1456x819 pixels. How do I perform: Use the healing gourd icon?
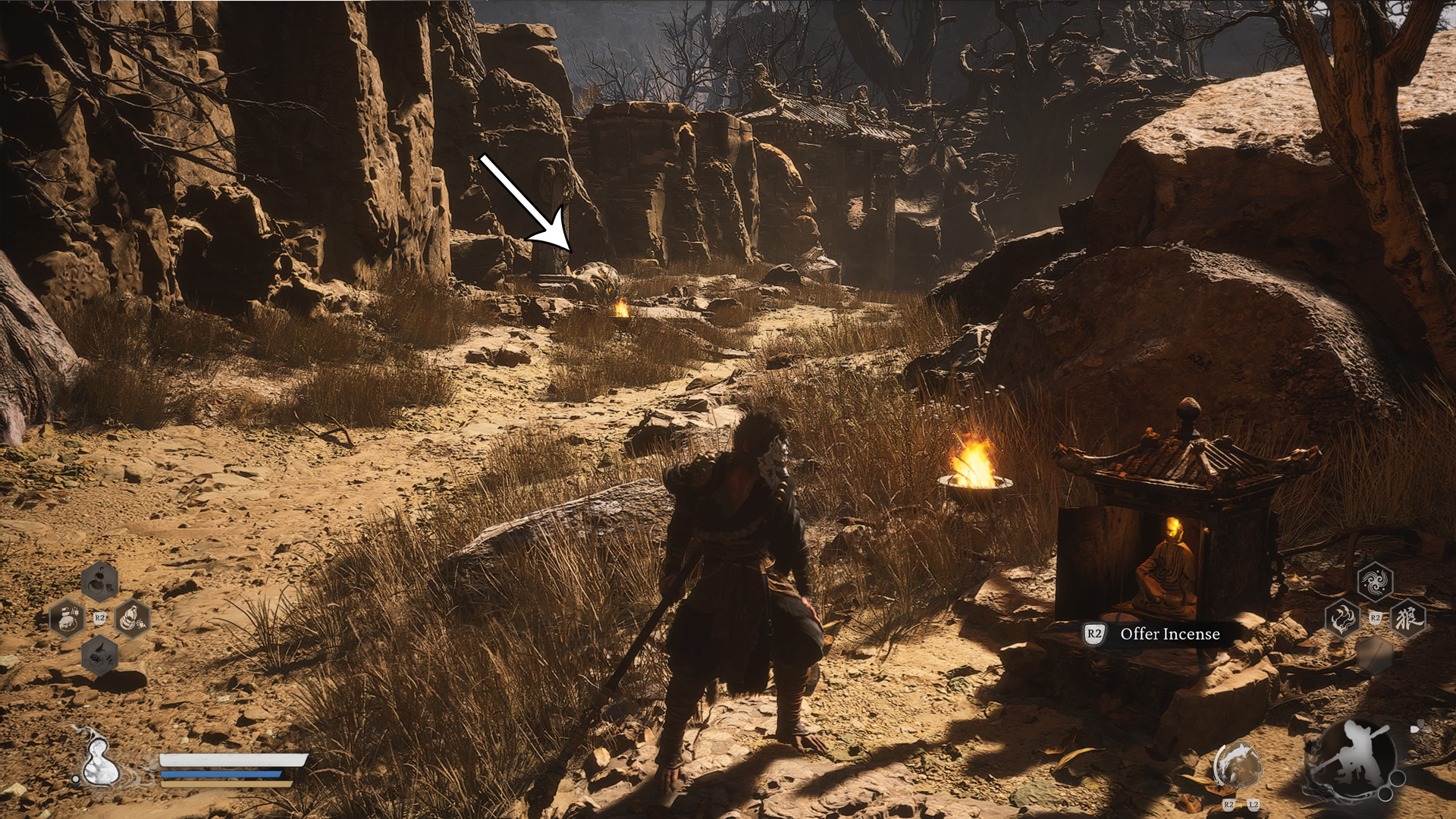99,759
